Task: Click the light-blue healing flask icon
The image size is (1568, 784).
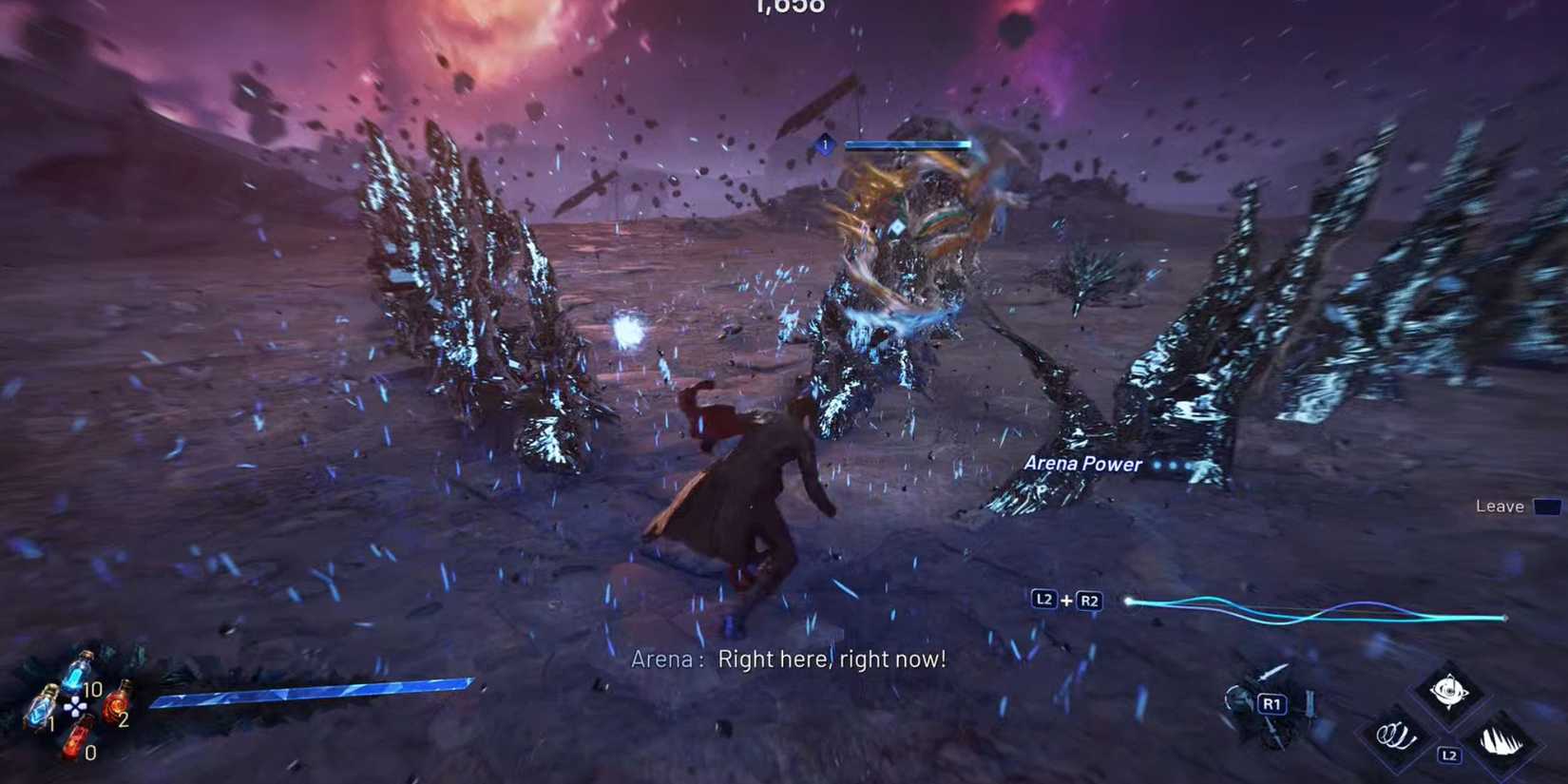Action: [x=44, y=708]
